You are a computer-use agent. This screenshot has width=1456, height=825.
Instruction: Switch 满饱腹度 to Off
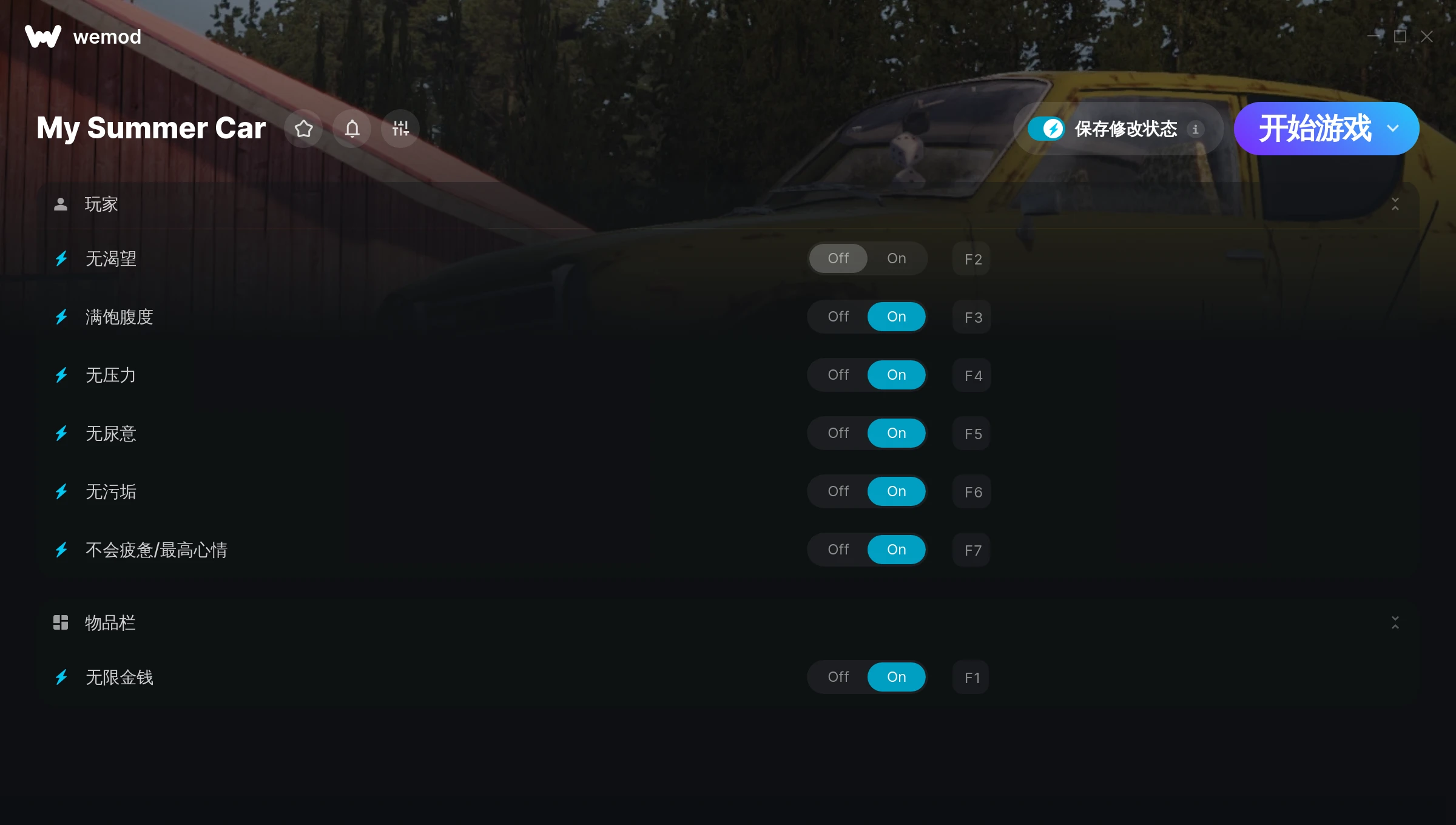[838, 317]
